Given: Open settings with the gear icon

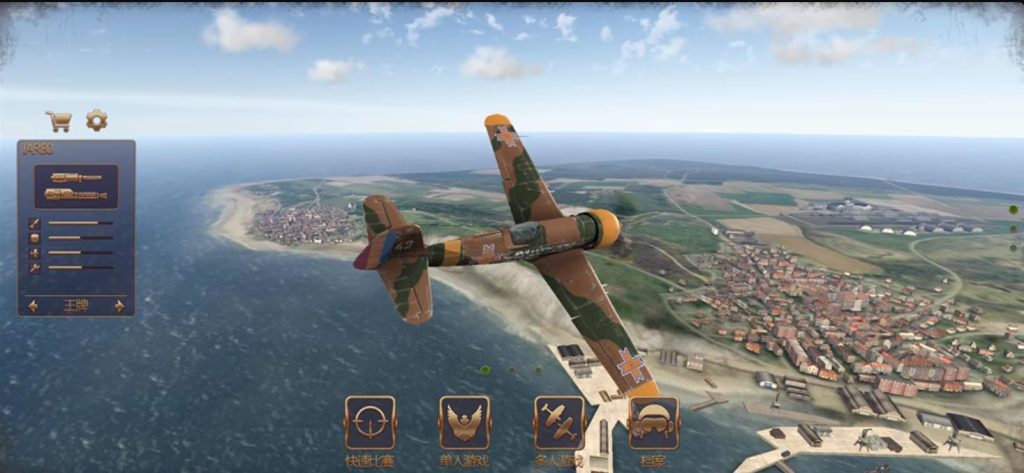Looking at the screenshot, I should 96,120.
